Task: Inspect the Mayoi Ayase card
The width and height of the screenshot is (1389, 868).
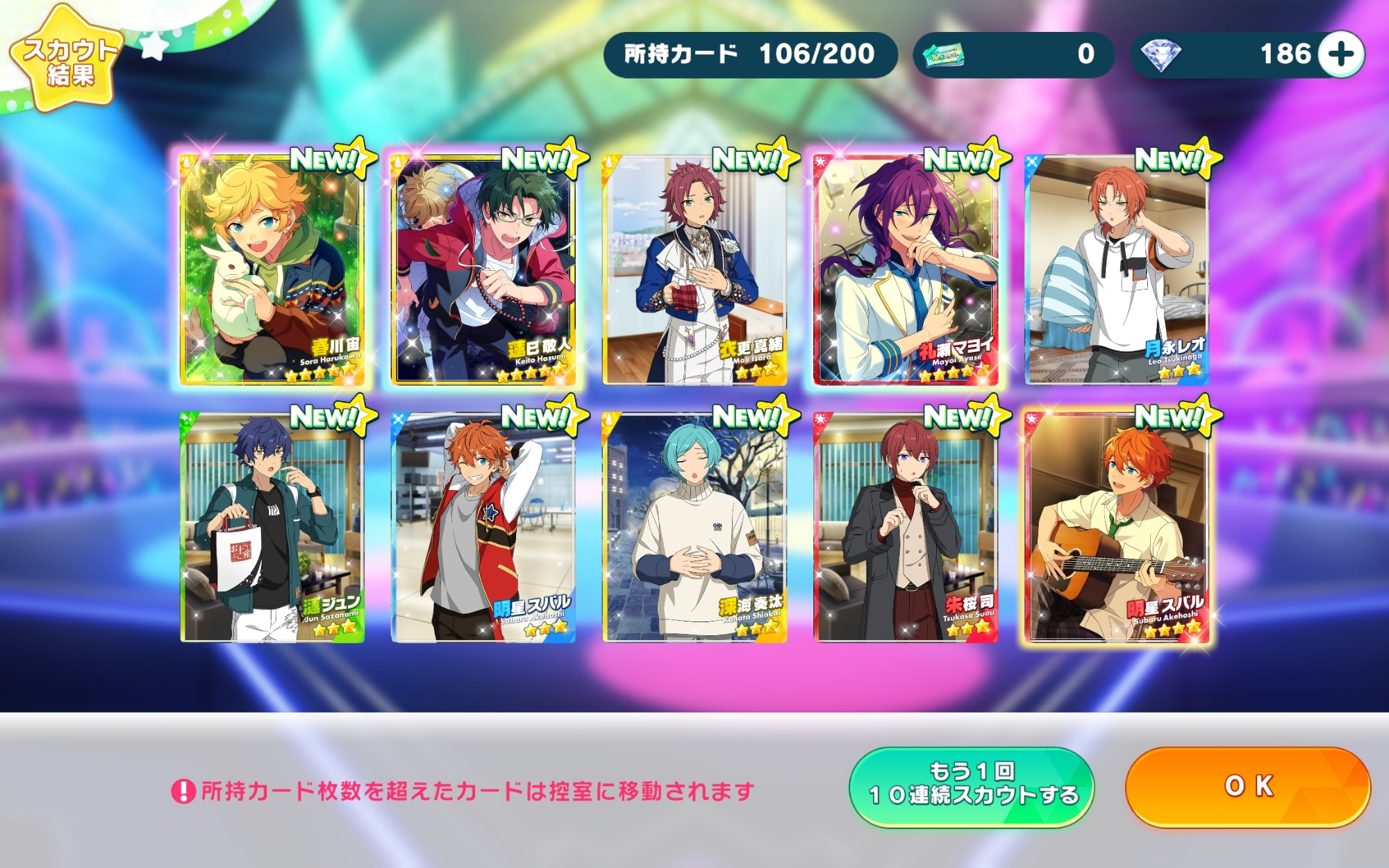Action: pos(906,269)
